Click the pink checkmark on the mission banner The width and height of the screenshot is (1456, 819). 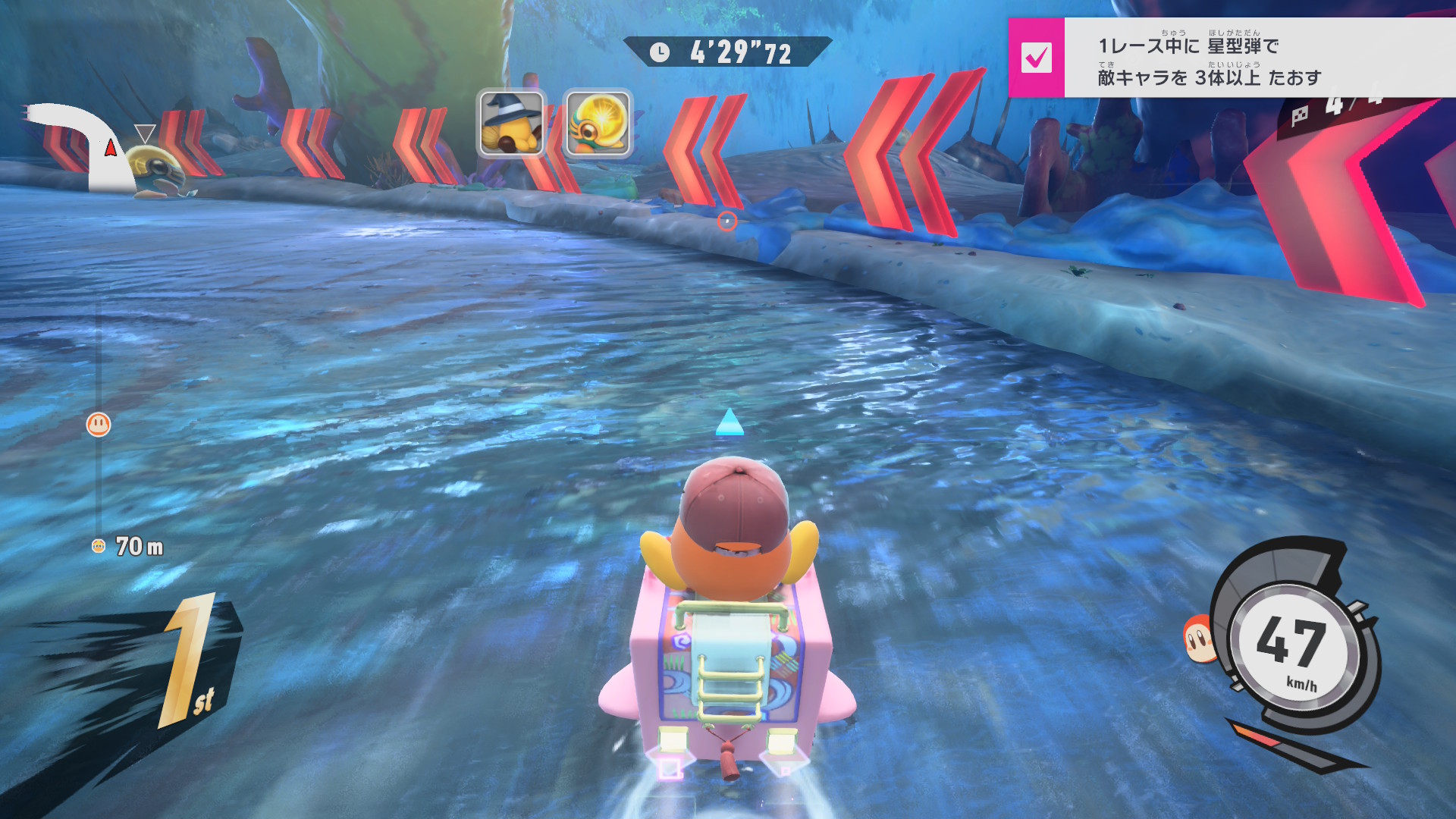[x=1036, y=58]
